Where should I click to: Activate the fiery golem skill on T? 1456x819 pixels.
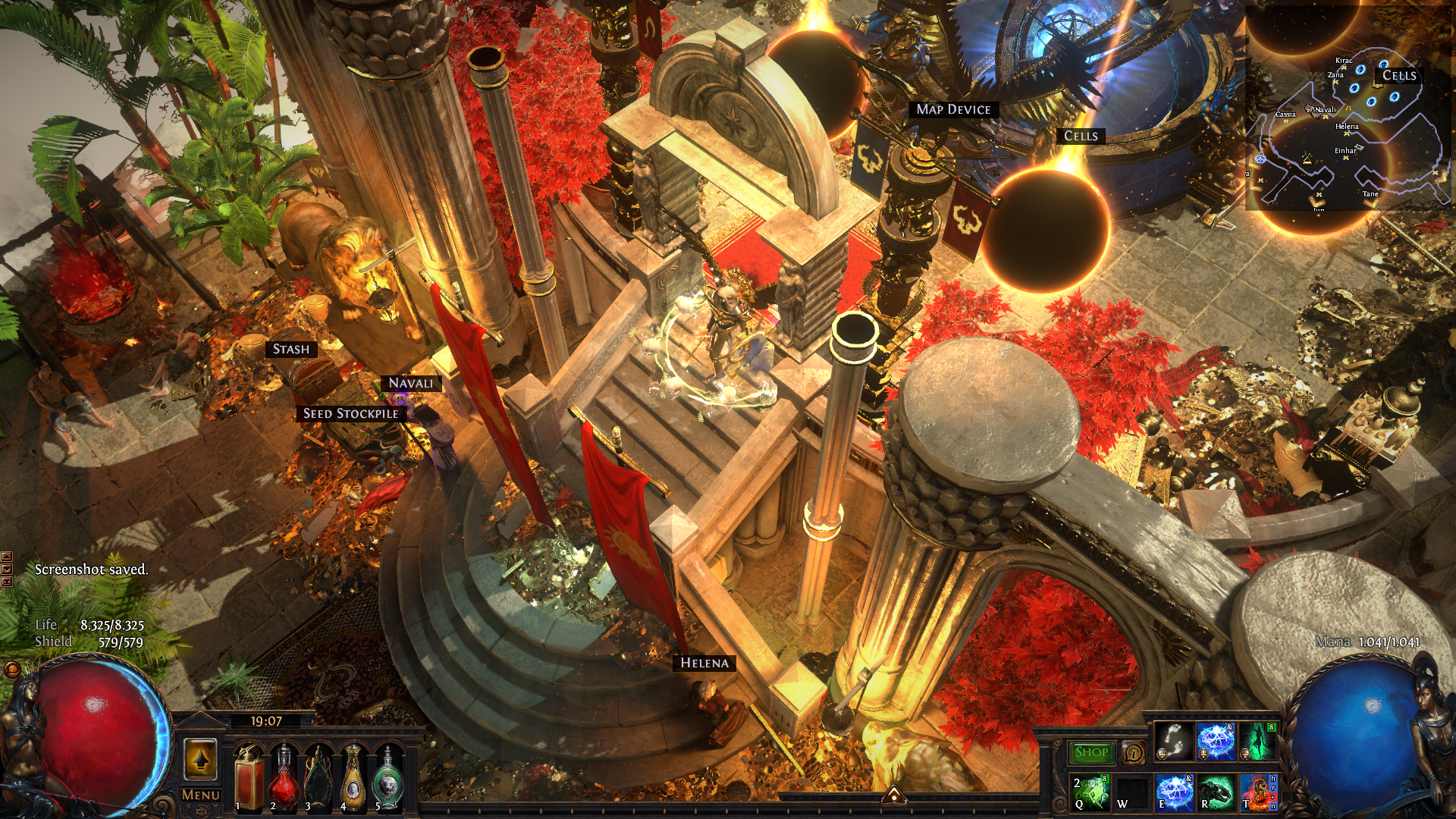[x=1258, y=792]
